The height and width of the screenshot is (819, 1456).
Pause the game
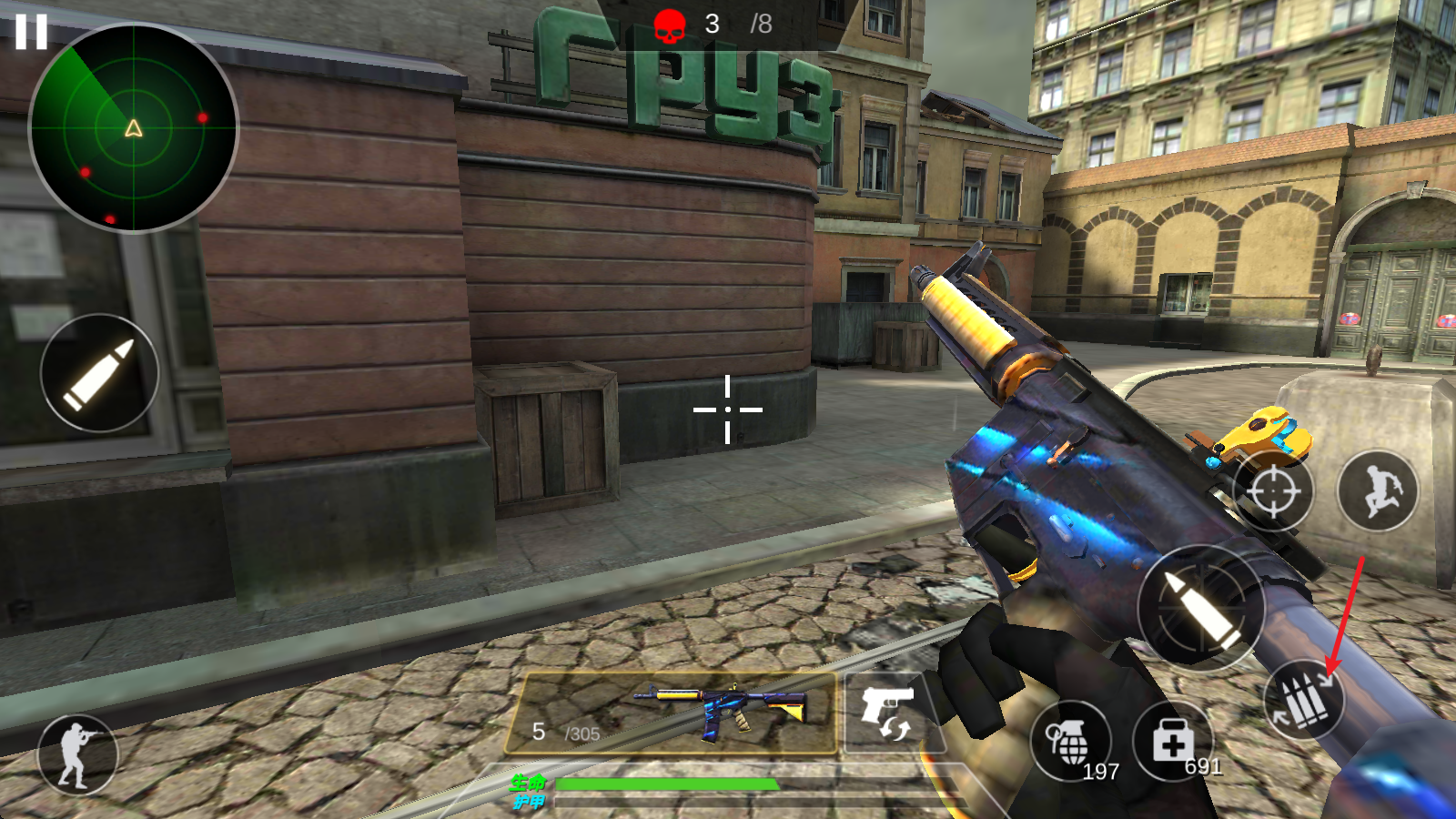pyautogui.click(x=30, y=32)
